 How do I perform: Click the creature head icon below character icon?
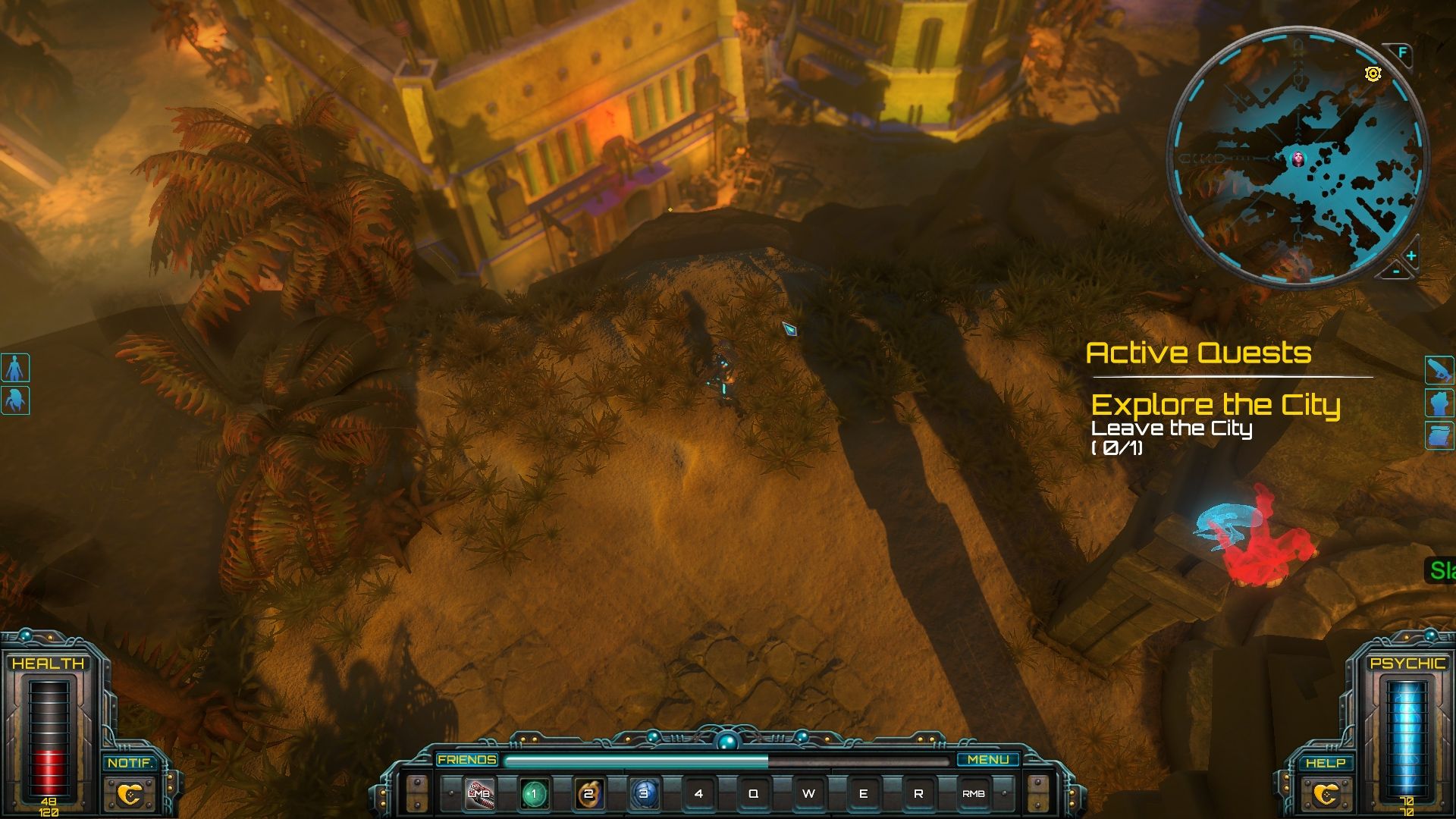click(x=15, y=400)
